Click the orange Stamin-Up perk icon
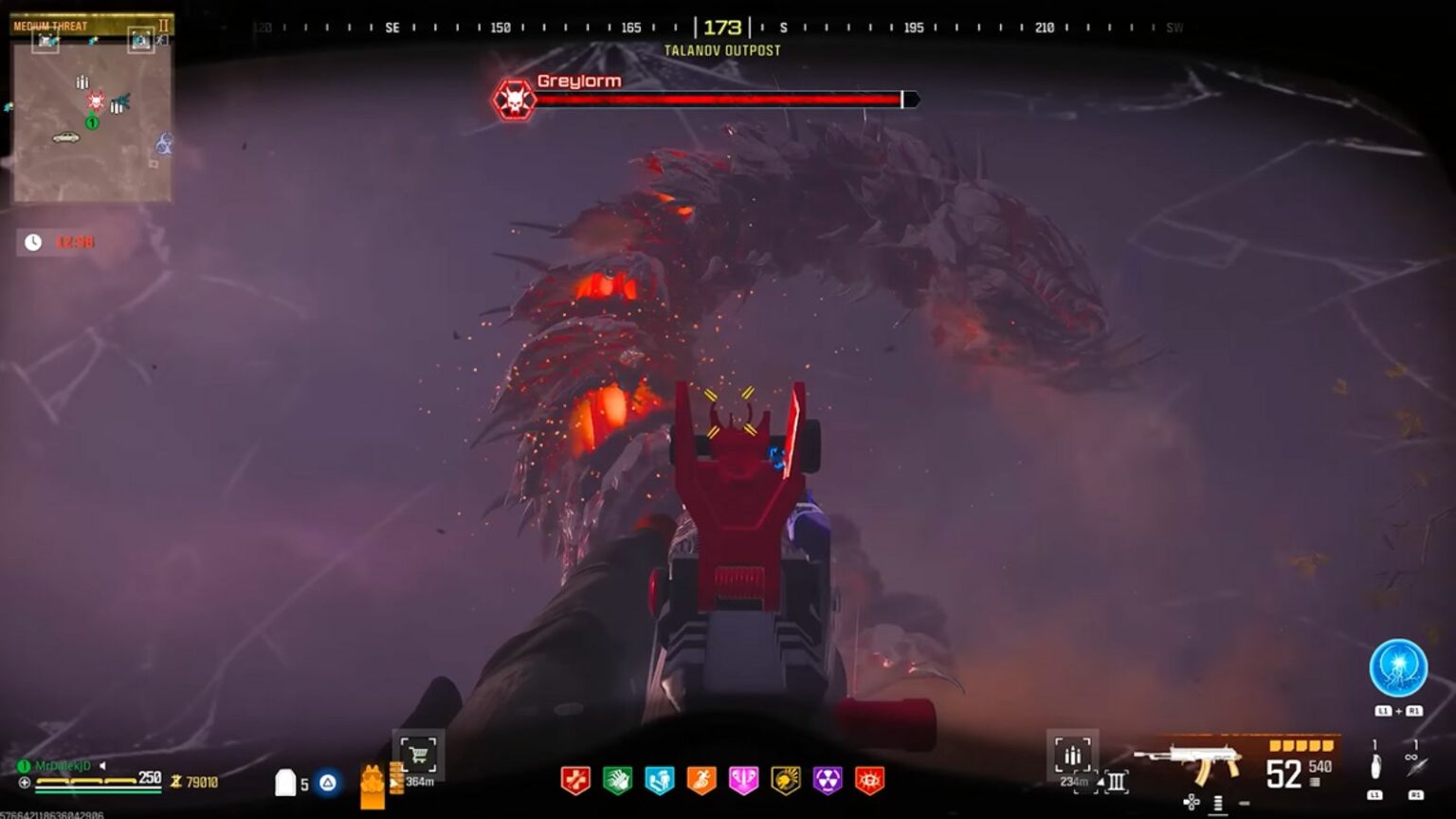 click(x=701, y=780)
